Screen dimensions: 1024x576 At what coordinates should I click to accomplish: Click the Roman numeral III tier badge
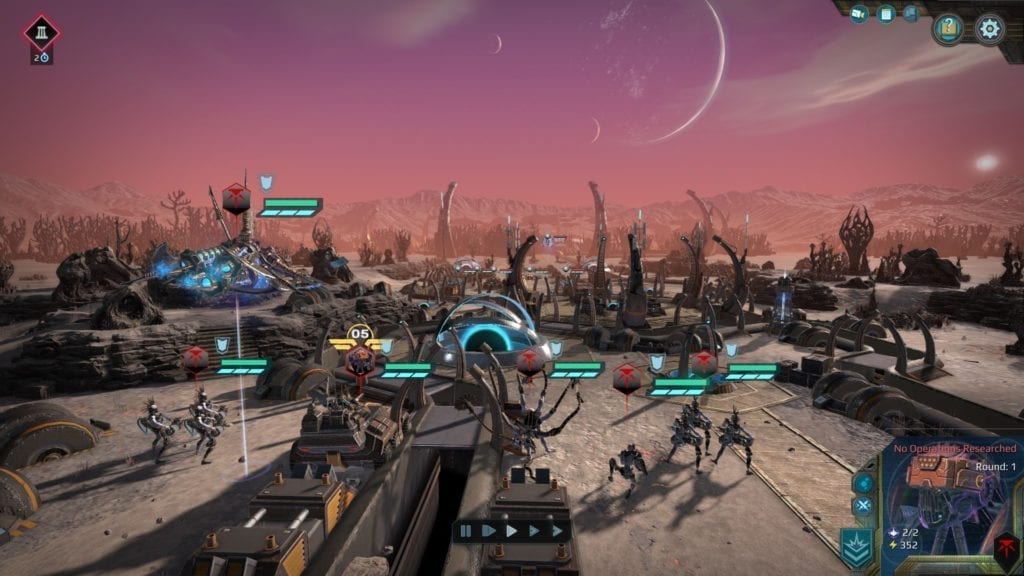point(42,33)
